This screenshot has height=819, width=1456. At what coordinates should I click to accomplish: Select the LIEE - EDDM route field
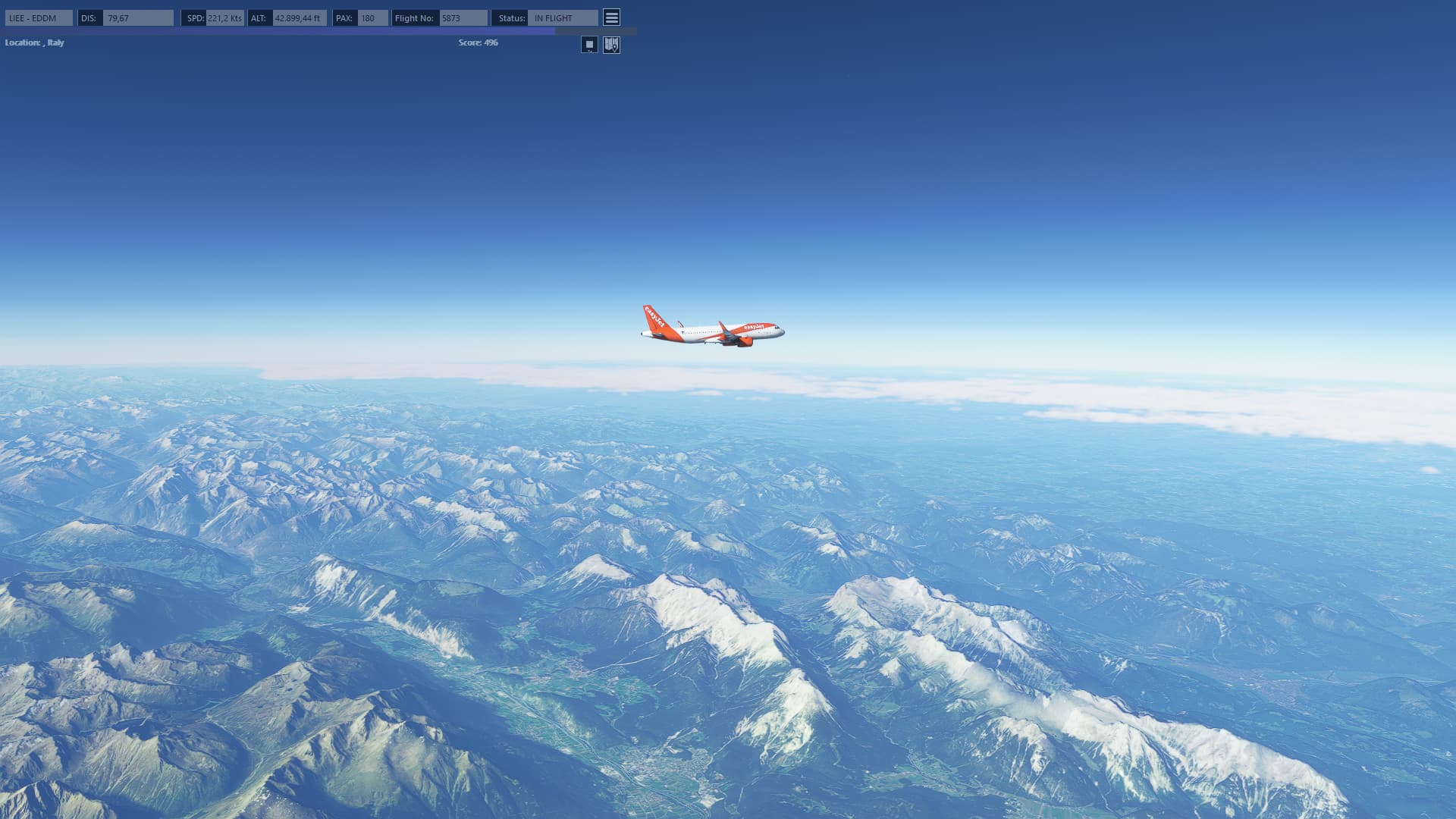click(x=39, y=17)
